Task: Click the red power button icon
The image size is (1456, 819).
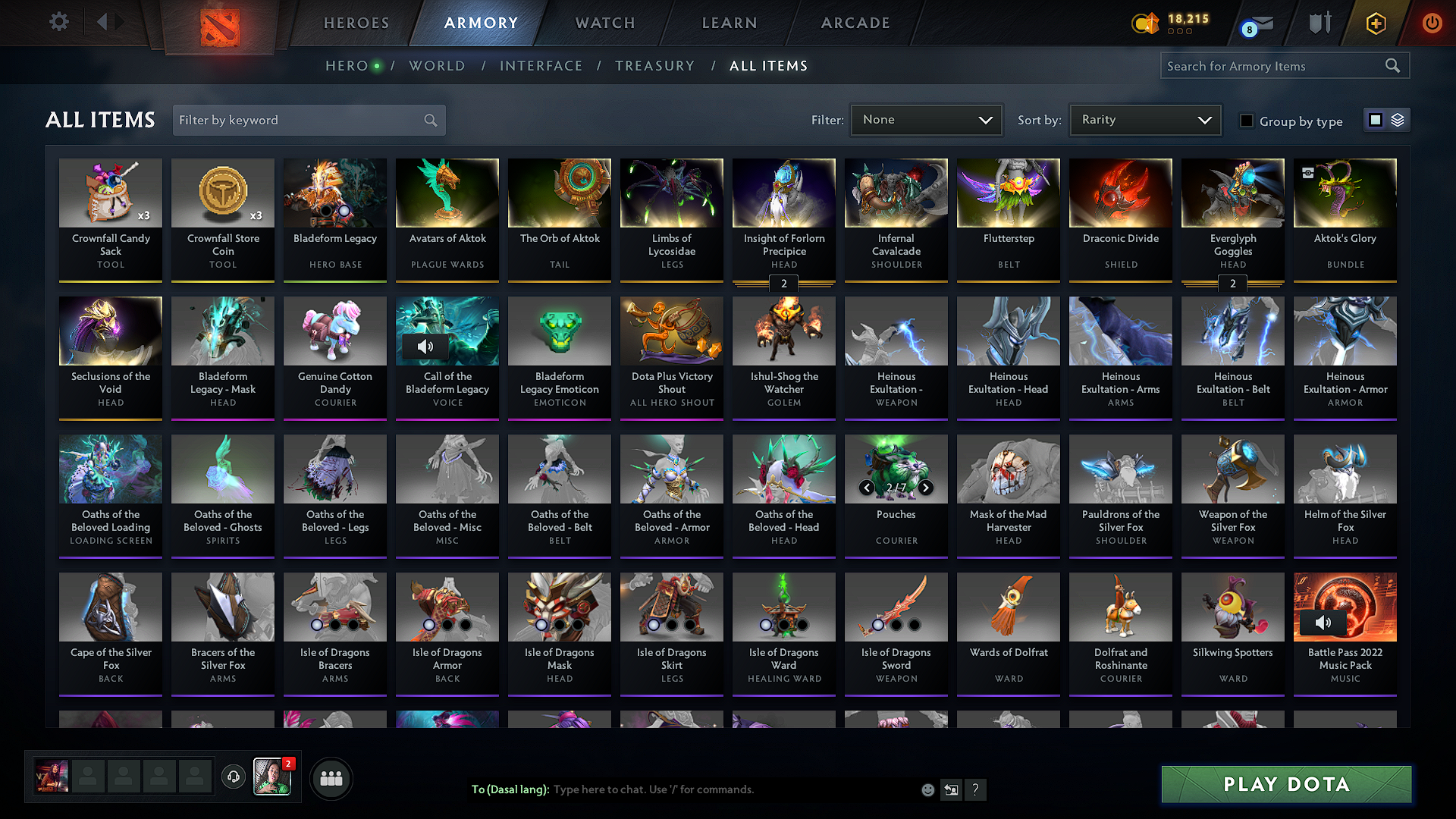Action: point(1432,23)
